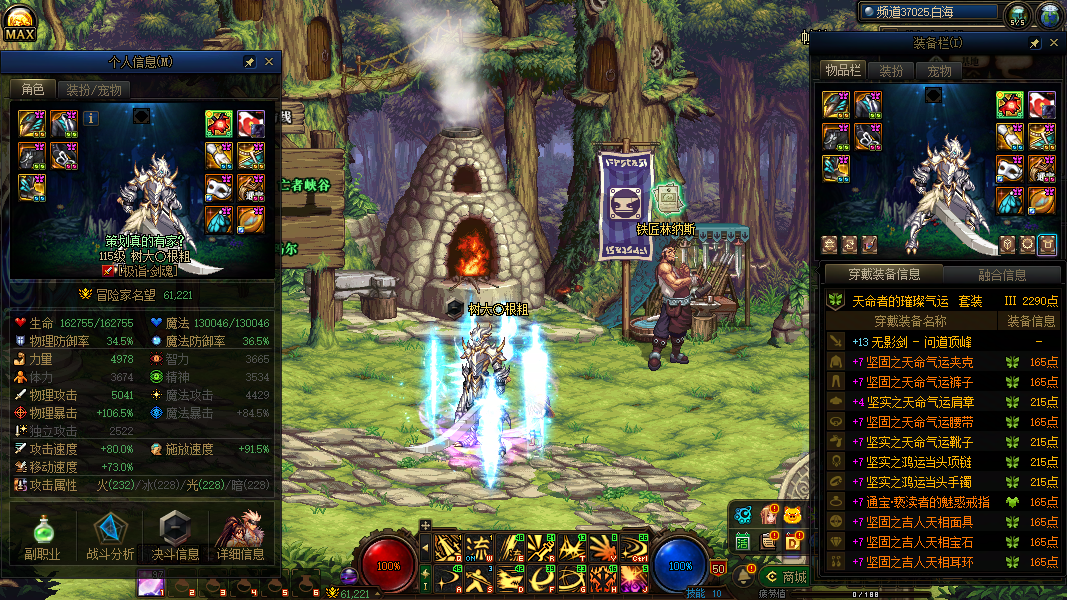Open 详细信息 detailed stats

tap(240, 536)
